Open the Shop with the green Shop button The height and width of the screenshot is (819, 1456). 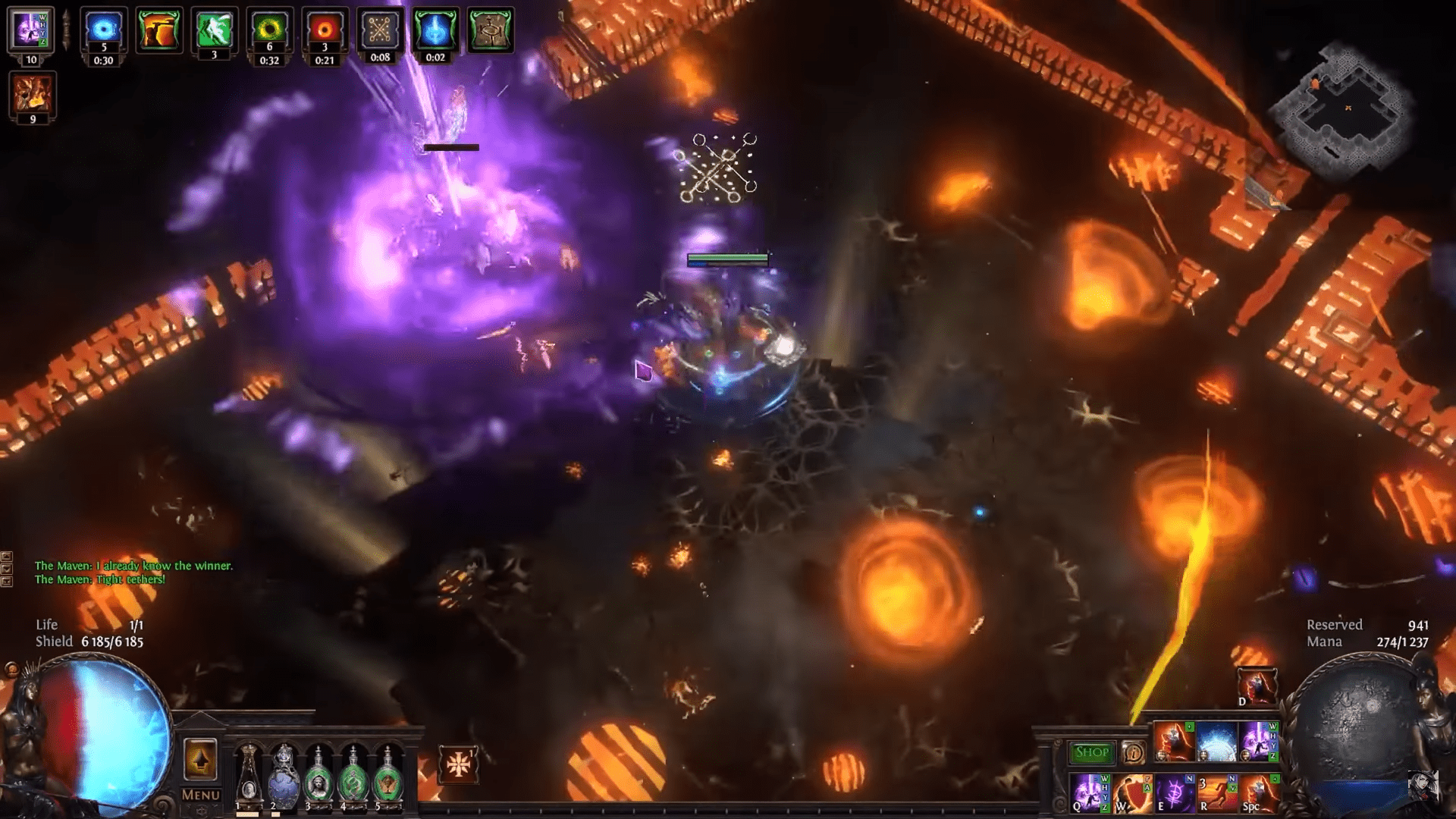coord(1090,752)
